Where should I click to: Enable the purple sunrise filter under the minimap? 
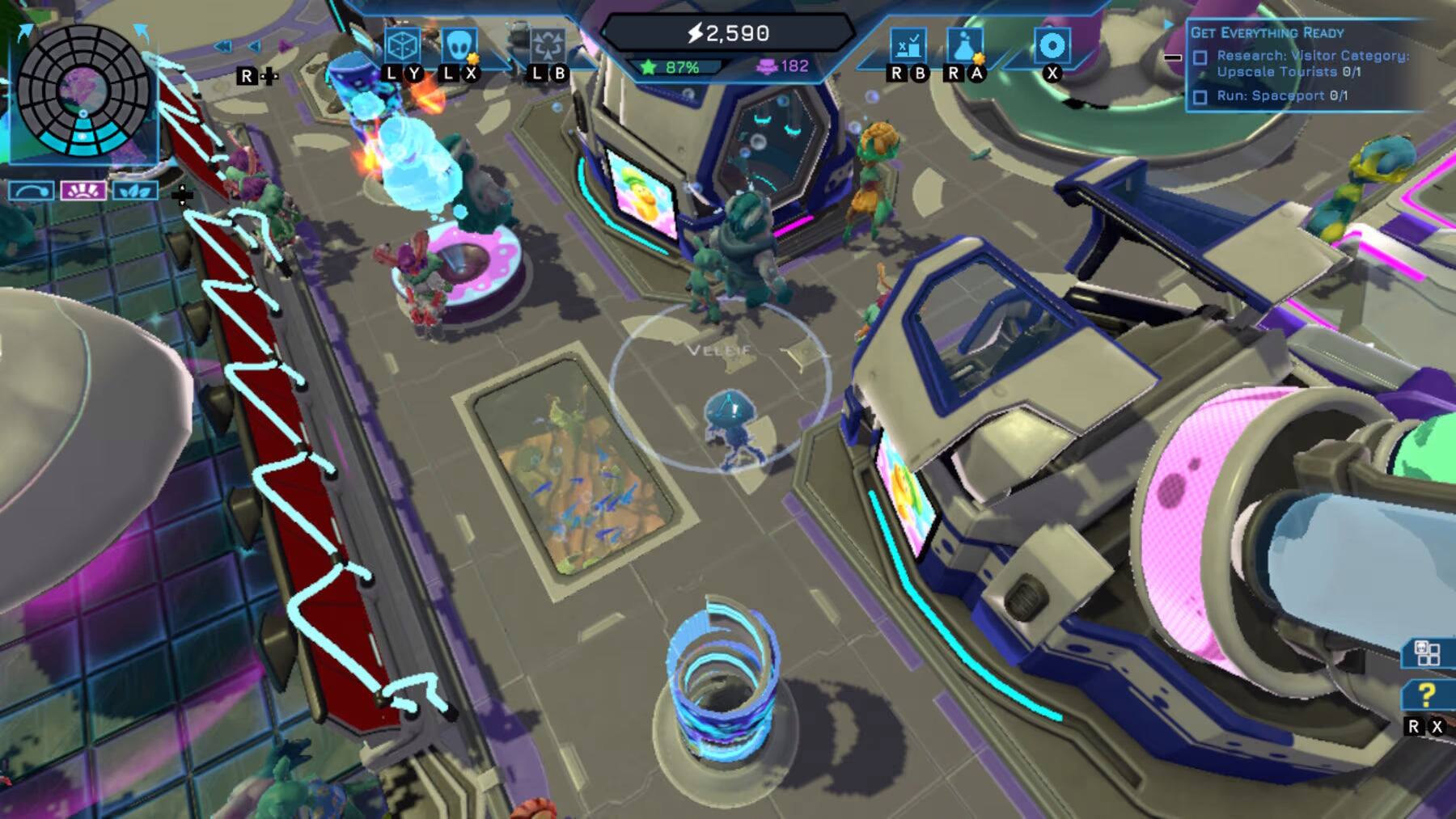pos(83,190)
